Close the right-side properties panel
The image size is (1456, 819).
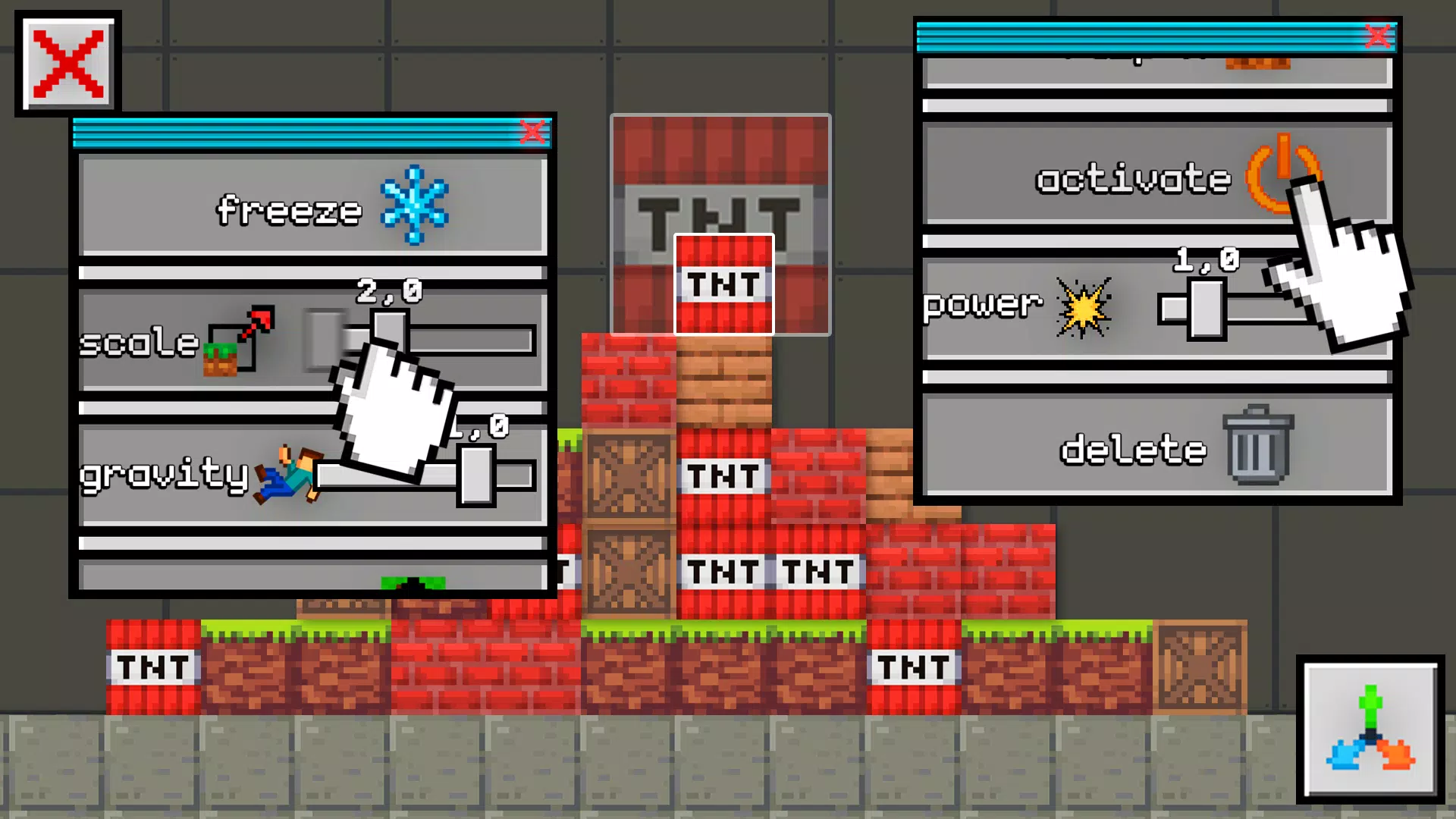pyautogui.click(x=1378, y=35)
